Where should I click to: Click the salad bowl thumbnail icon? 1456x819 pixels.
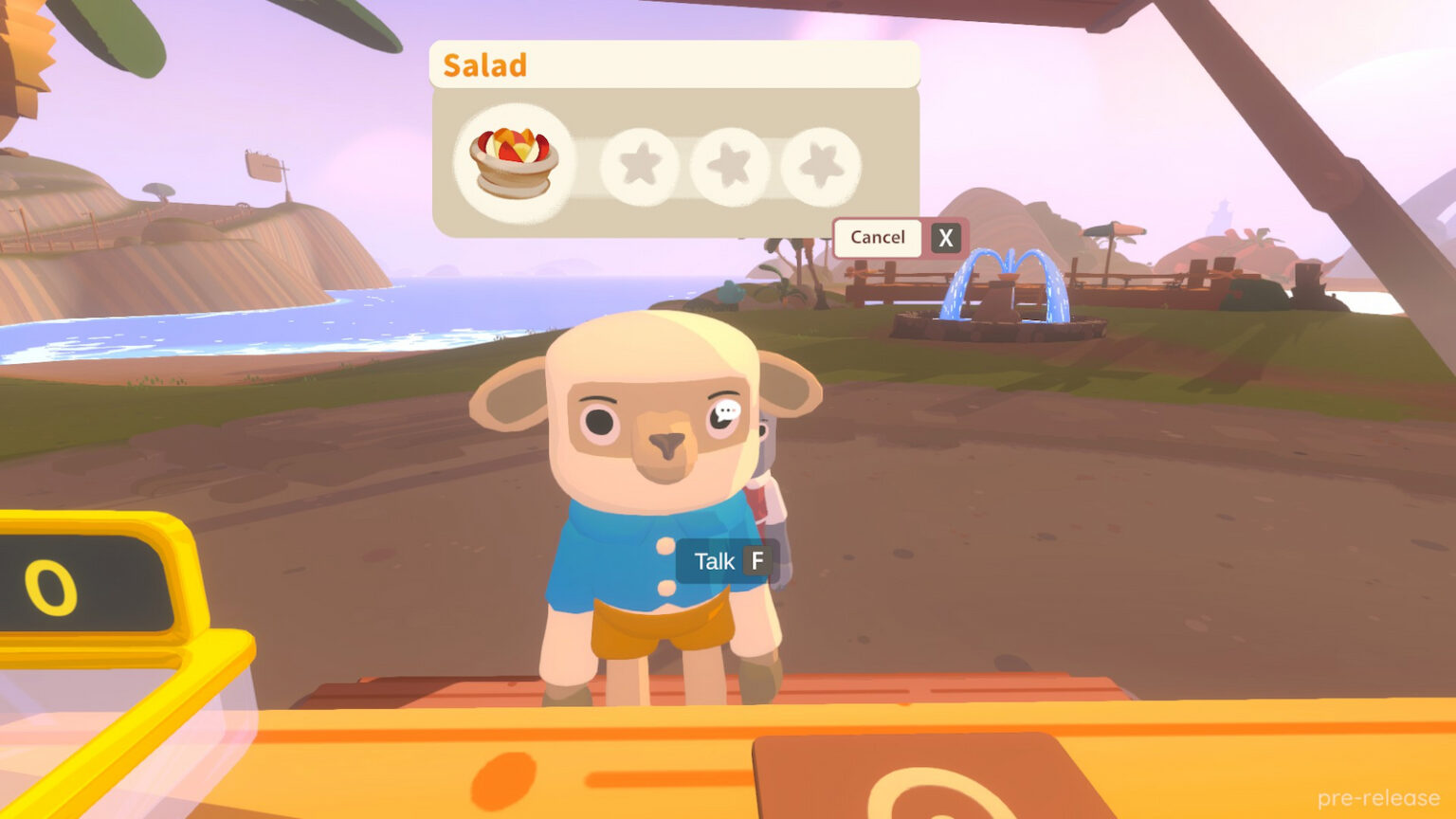coord(512,159)
